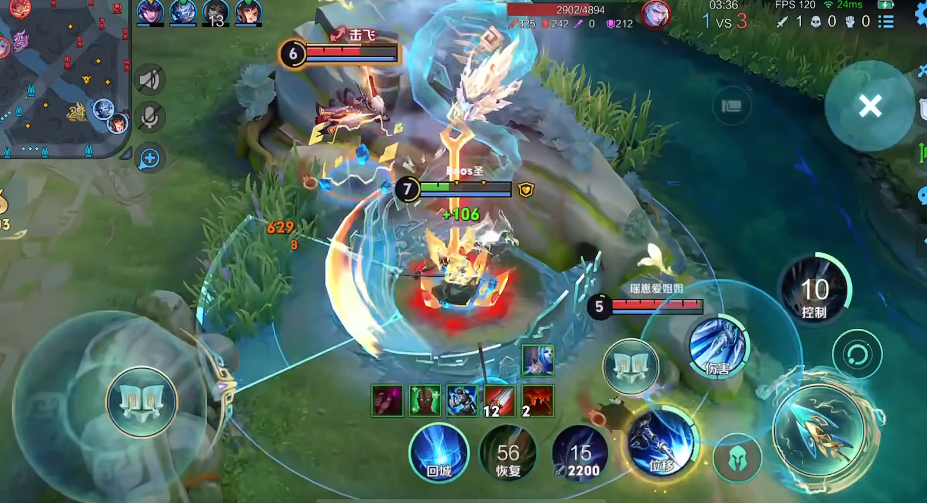Tap the circular arrow button

pos(857,355)
